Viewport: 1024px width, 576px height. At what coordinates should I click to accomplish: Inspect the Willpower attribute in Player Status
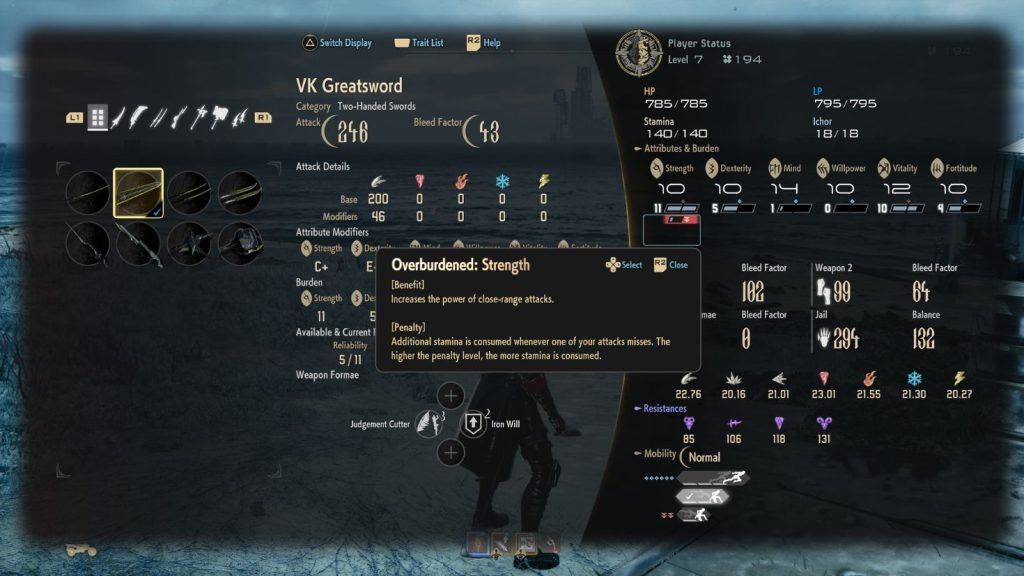(x=823, y=168)
